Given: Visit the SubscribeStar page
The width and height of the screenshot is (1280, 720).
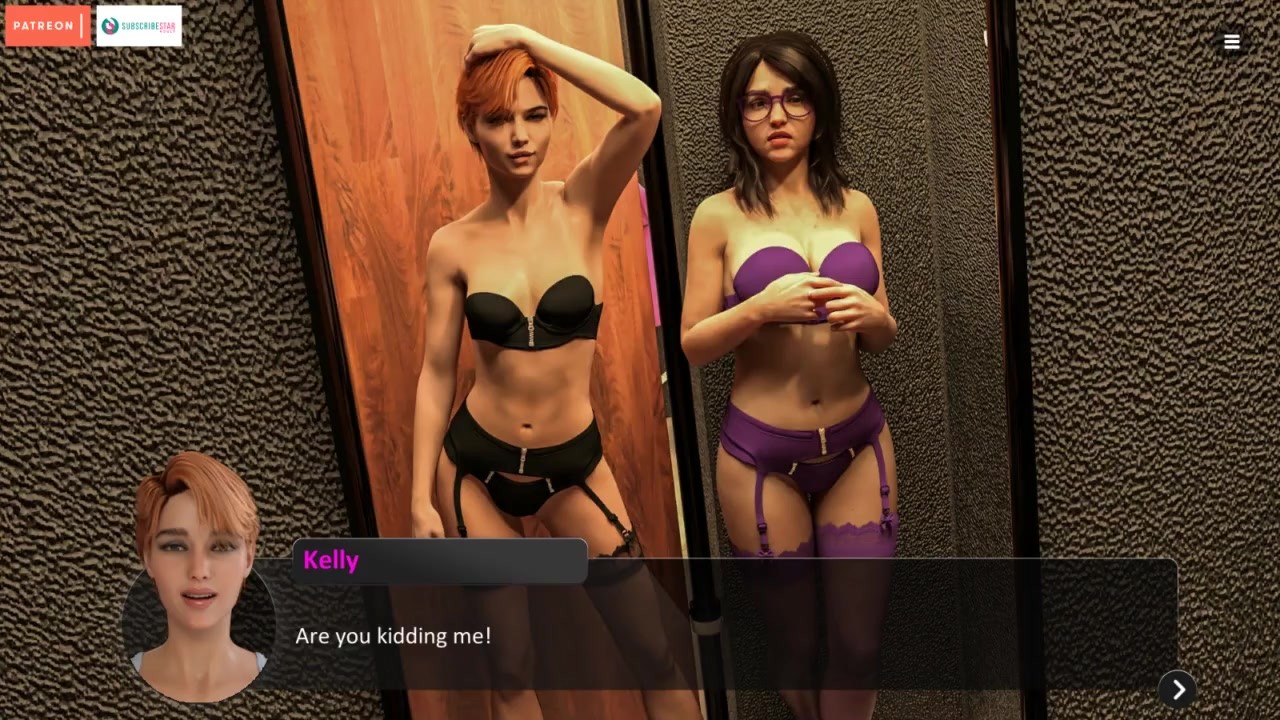Looking at the screenshot, I should pyautogui.click(x=139, y=26).
